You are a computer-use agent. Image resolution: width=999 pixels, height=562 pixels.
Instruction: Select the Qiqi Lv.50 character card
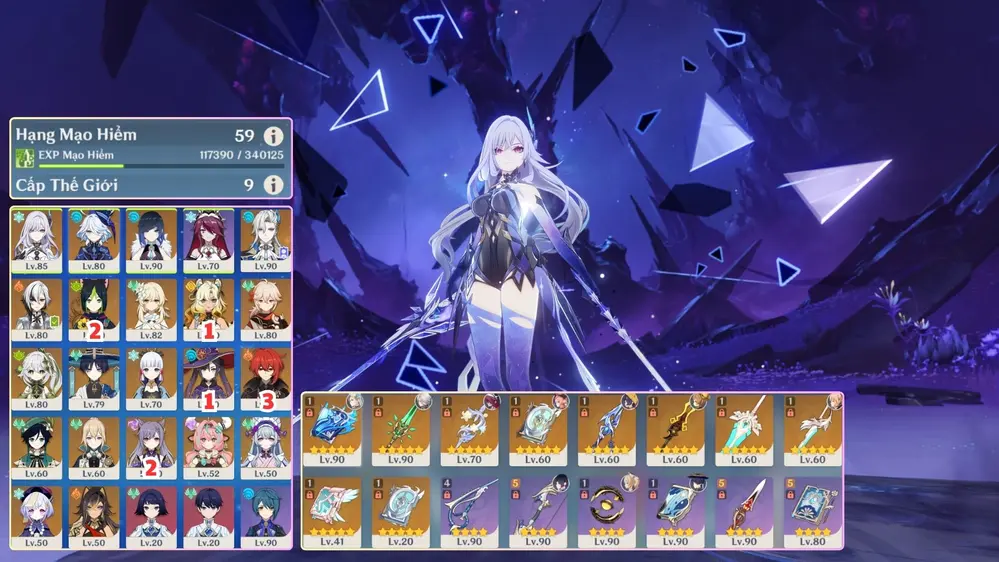coord(37,515)
